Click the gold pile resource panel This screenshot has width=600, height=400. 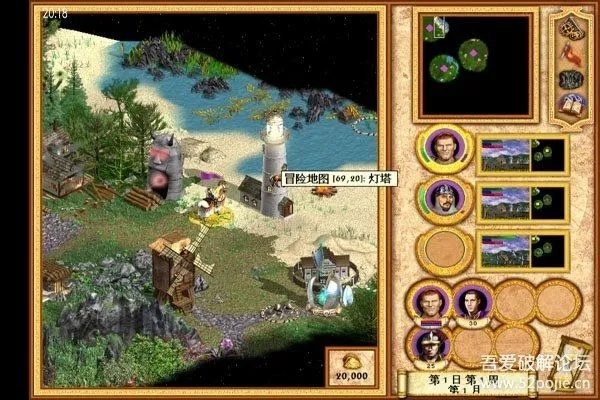coord(350,367)
